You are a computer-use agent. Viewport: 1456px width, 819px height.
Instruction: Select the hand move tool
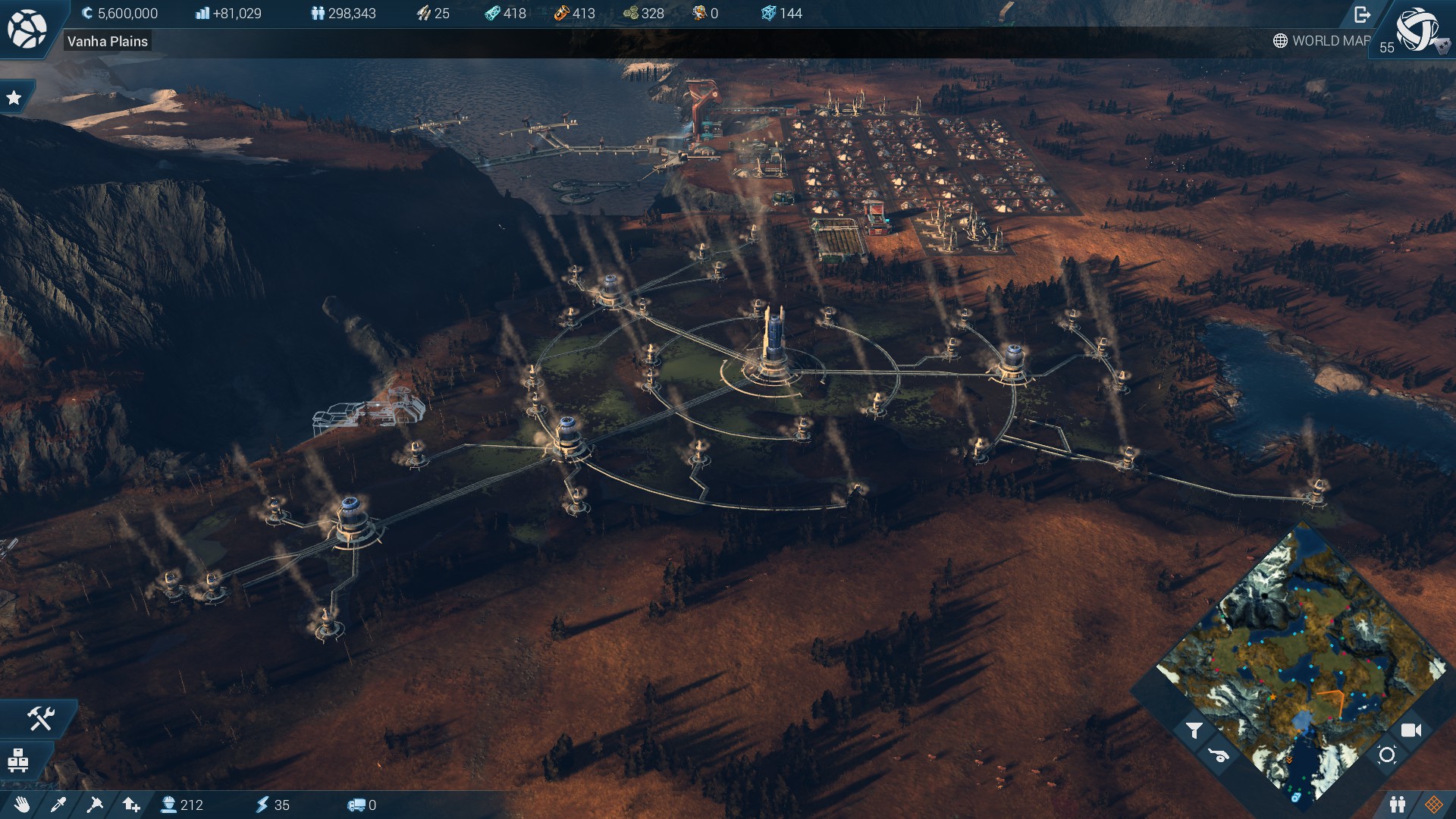point(22,805)
